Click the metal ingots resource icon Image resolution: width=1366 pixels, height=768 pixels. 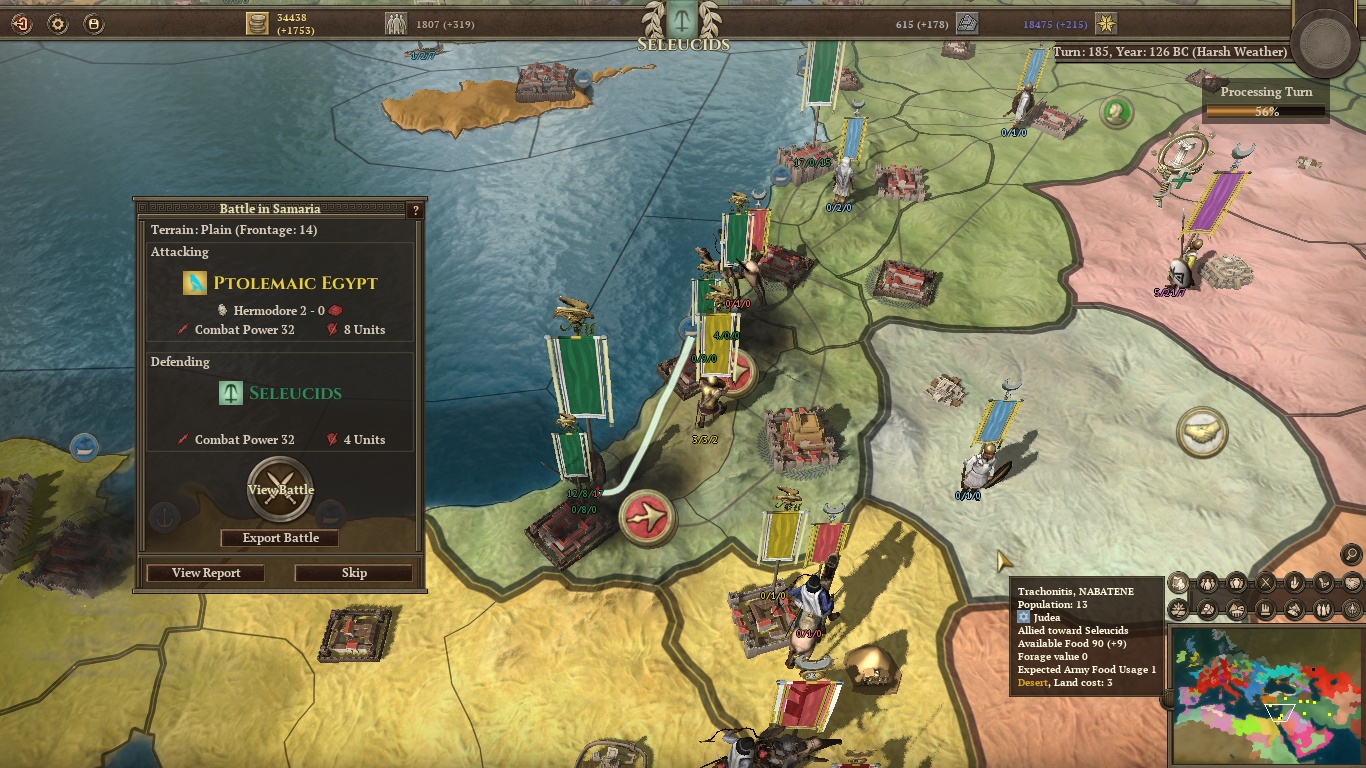point(966,23)
